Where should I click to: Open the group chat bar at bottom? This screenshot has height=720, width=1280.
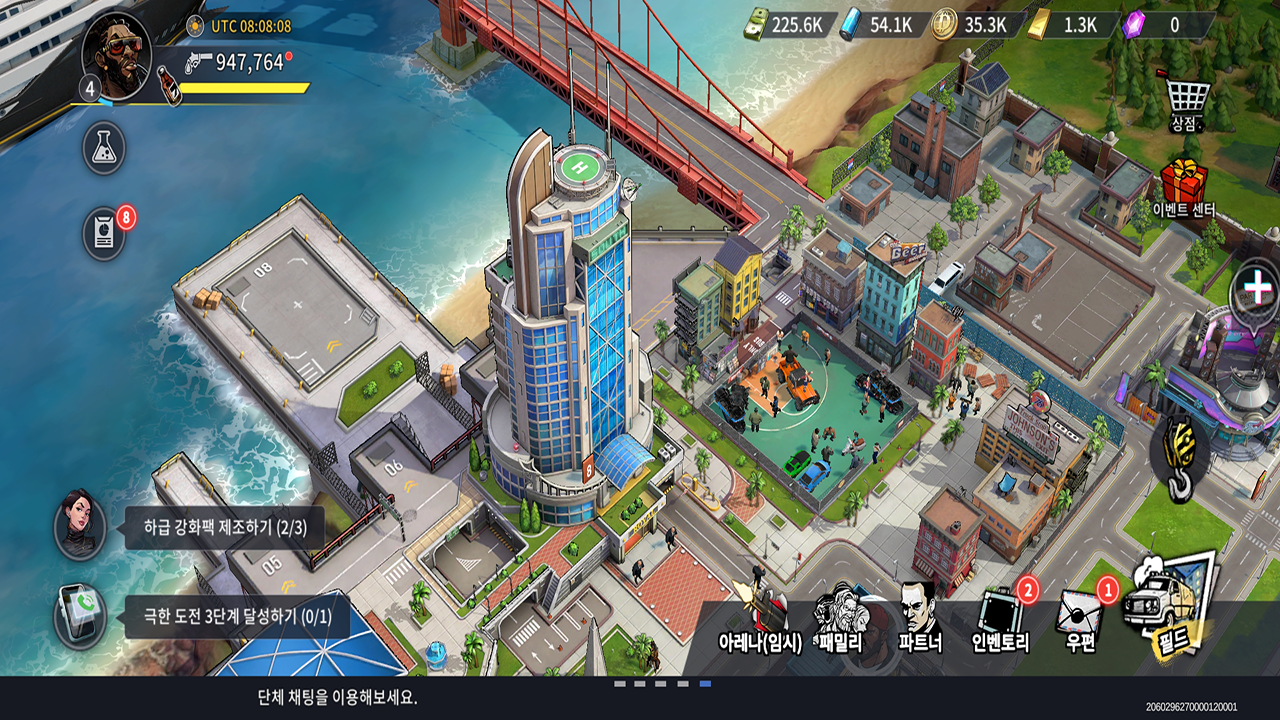tap(338, 698)
